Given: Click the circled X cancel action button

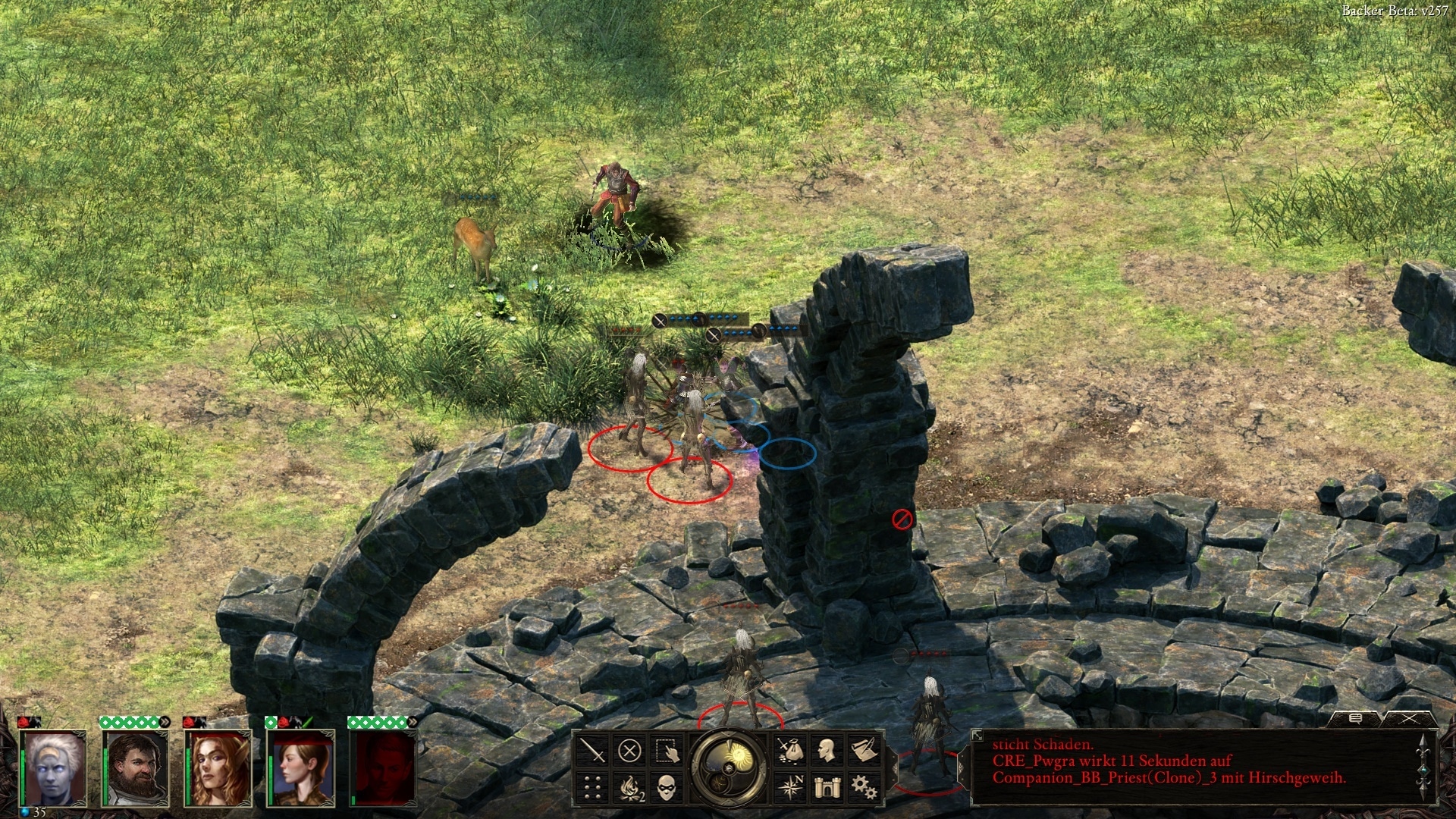Looking at the screenshot, I should click(x=629, y=752).
